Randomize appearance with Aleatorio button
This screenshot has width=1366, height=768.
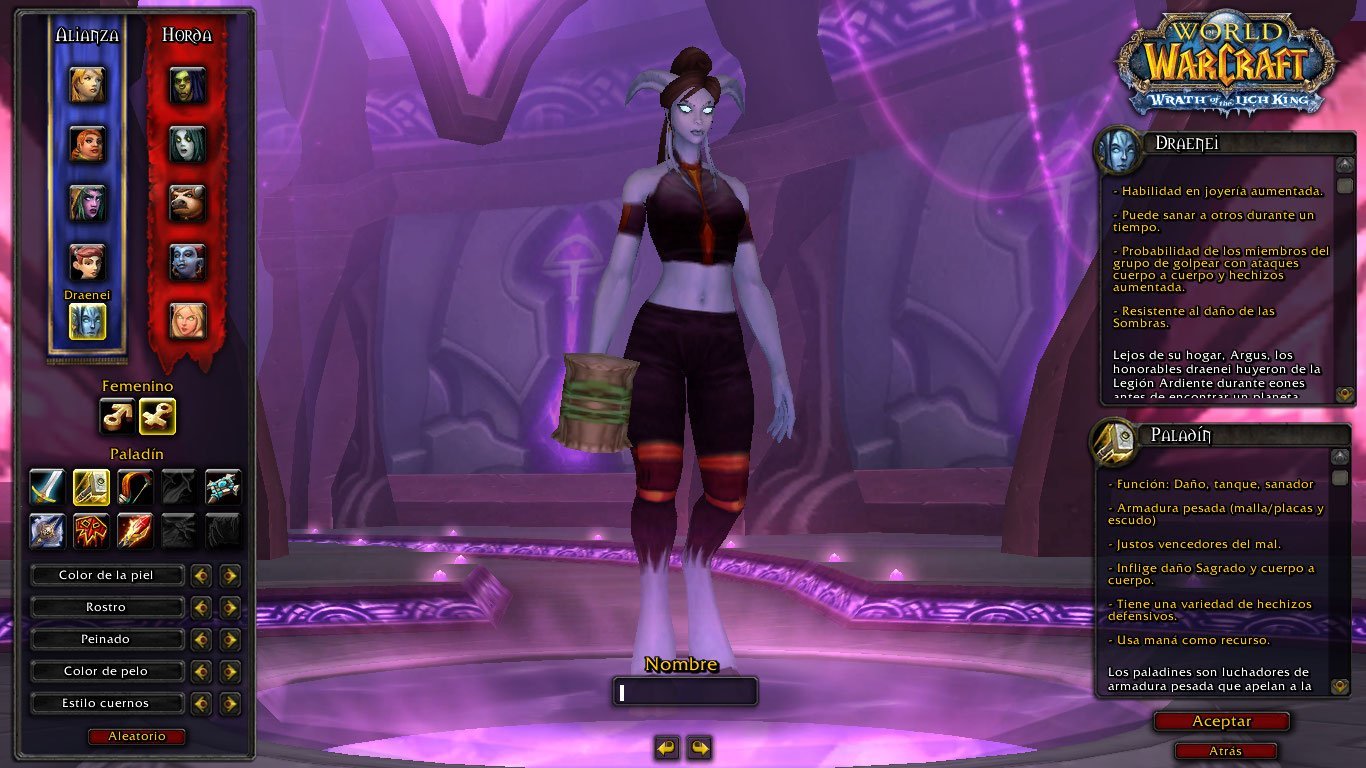(x=137, y=737)
